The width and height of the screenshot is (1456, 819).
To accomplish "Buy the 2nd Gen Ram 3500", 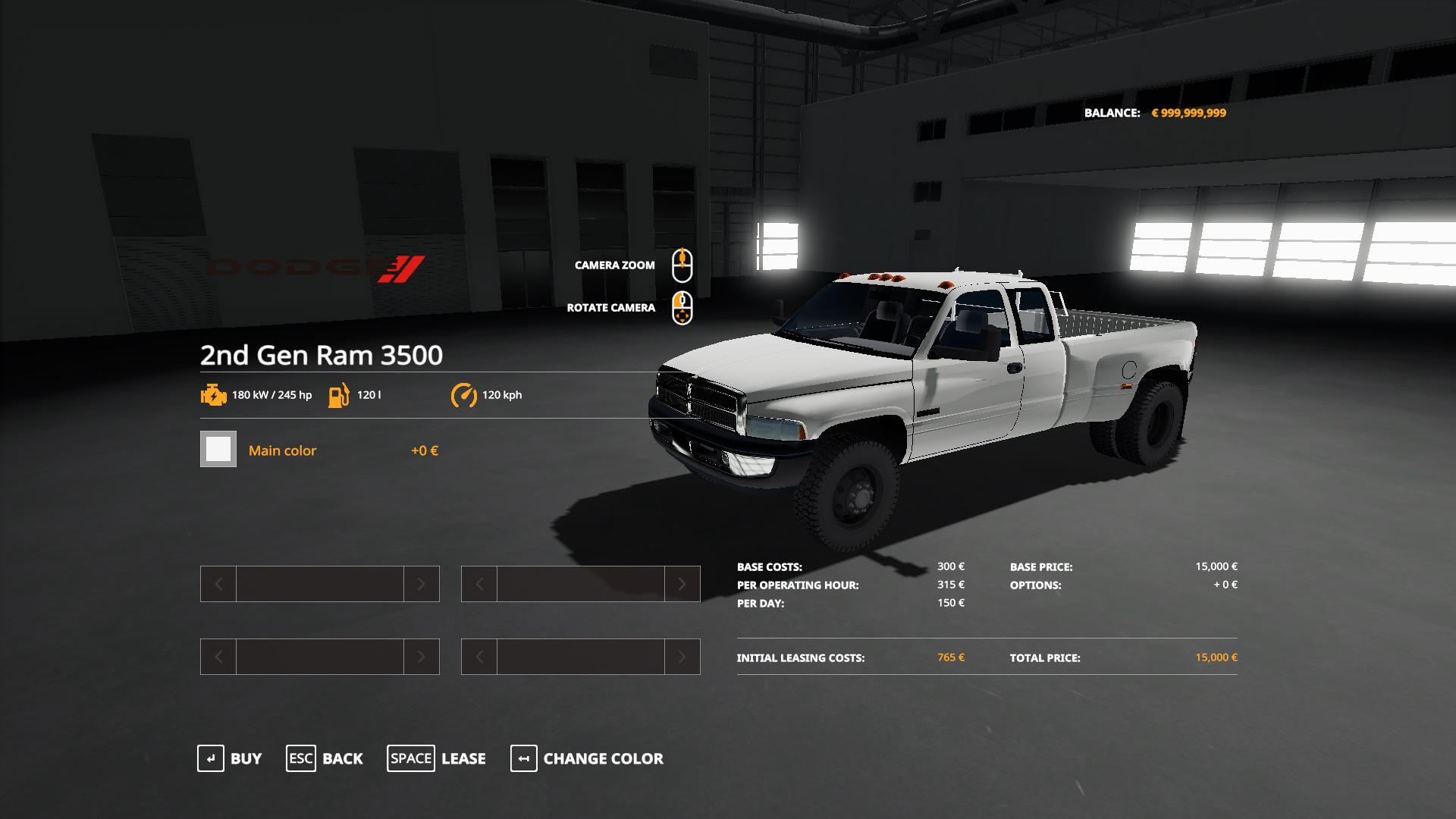I will click(x=230, y=758).
